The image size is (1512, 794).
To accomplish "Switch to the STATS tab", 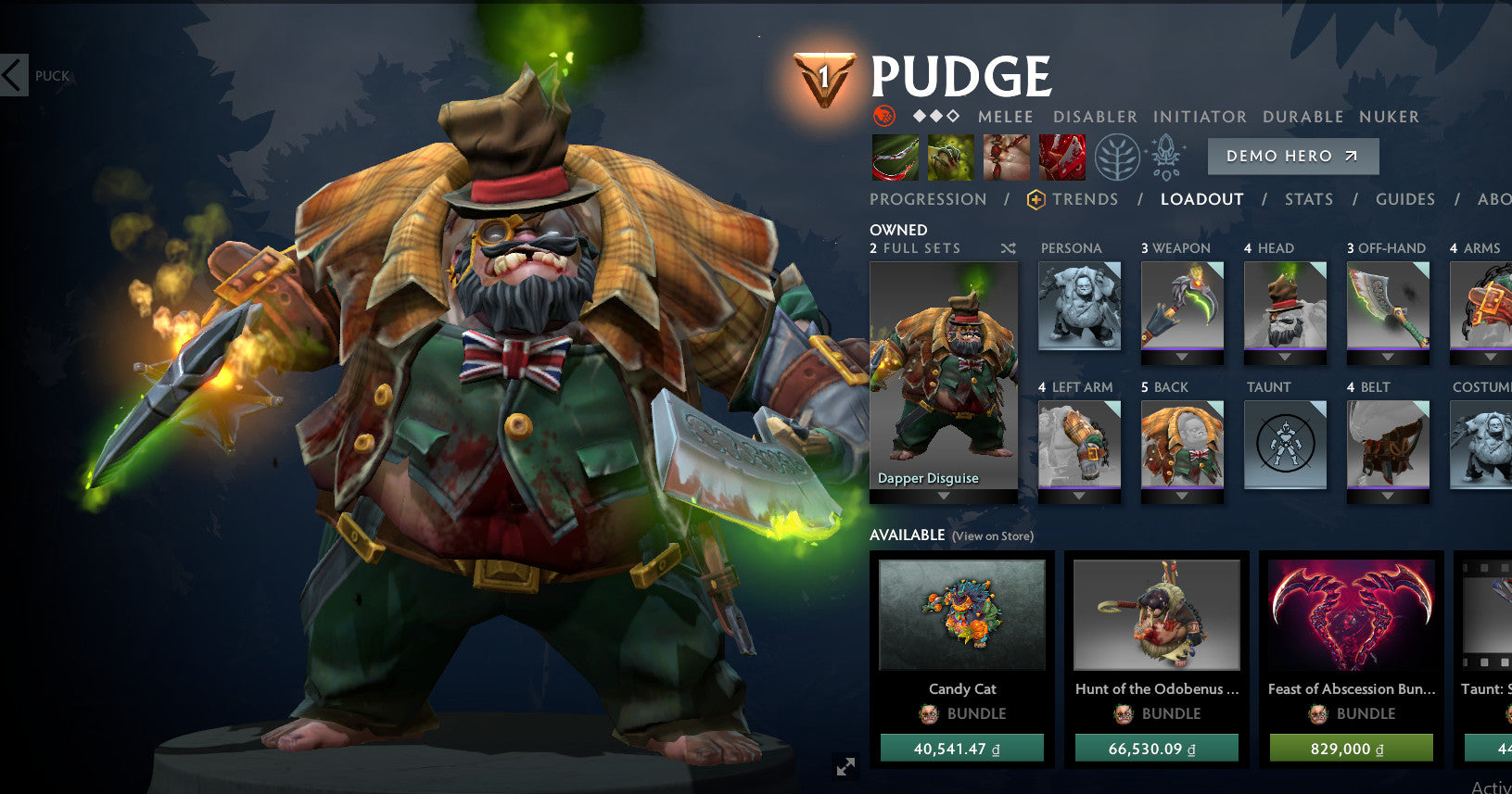I will [x=1310, y=199].
